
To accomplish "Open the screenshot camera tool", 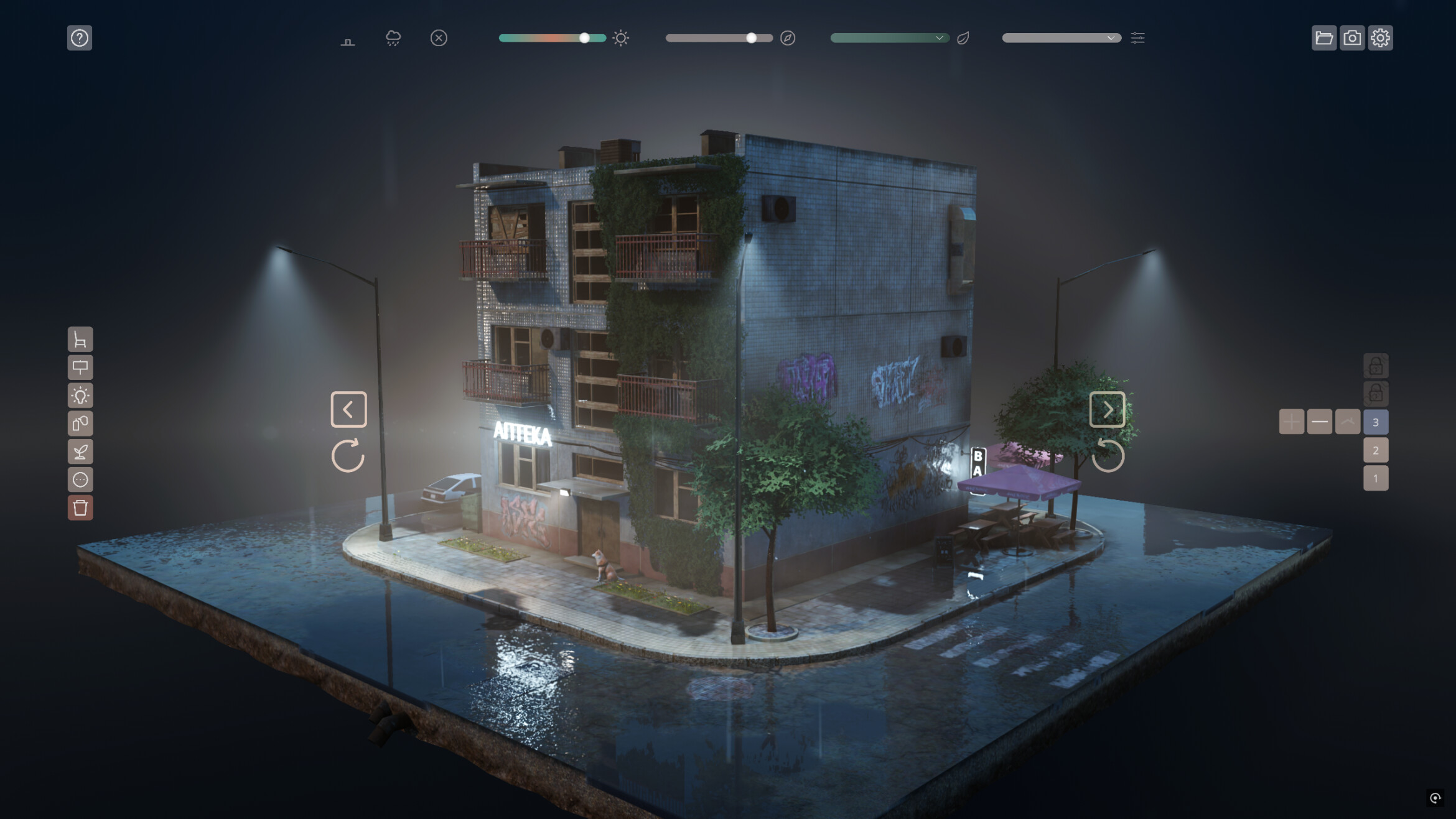I will (x=1351, y=38).
